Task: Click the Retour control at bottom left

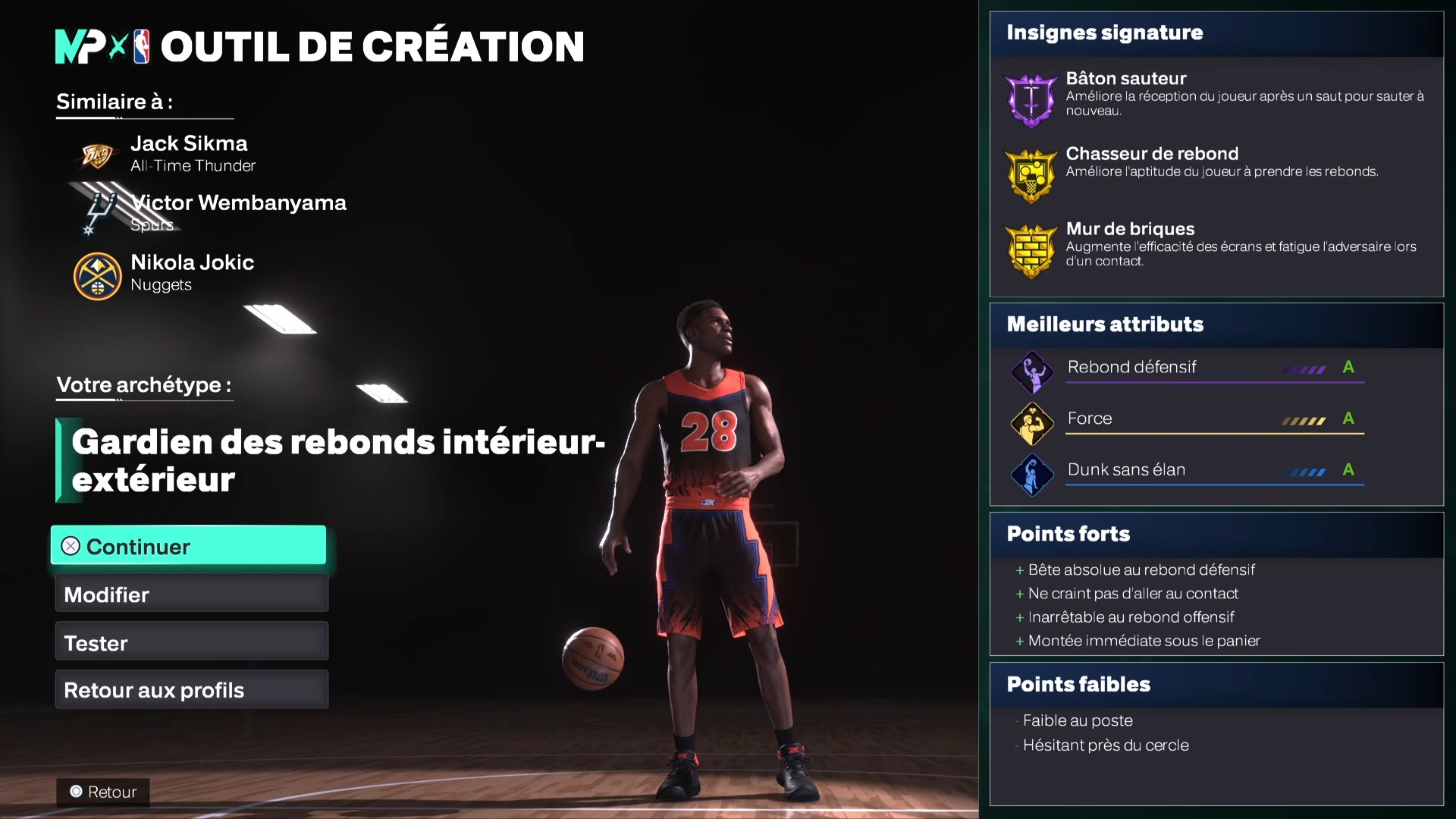Action: tap(103, 792)
